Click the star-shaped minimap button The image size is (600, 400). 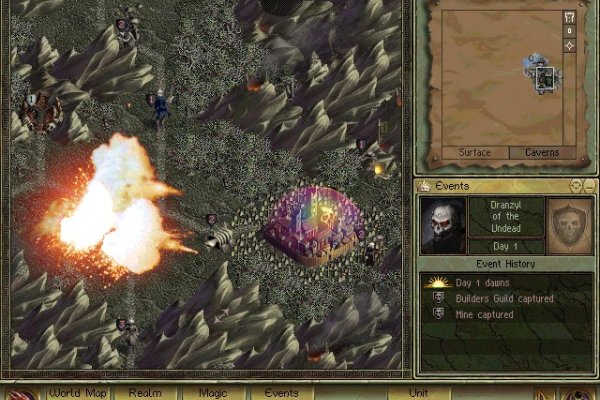tap(569, 46)
